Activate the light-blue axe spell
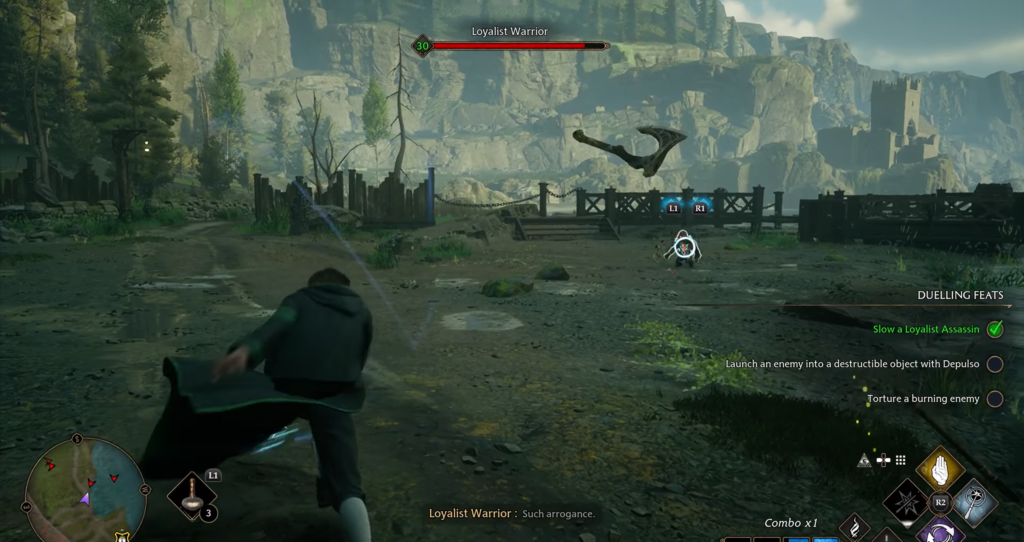This screenshot has width=1024, height=542. click(973, 501)
